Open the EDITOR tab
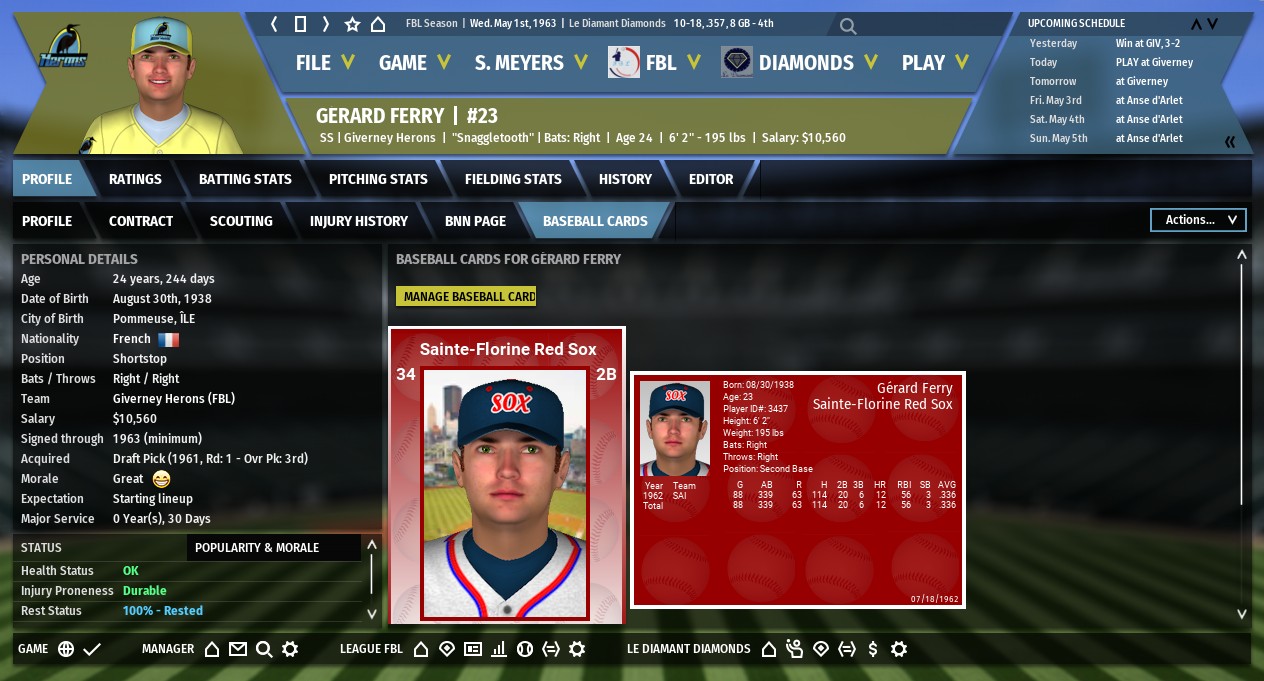The image size is (1264, 681). (711, 179)
